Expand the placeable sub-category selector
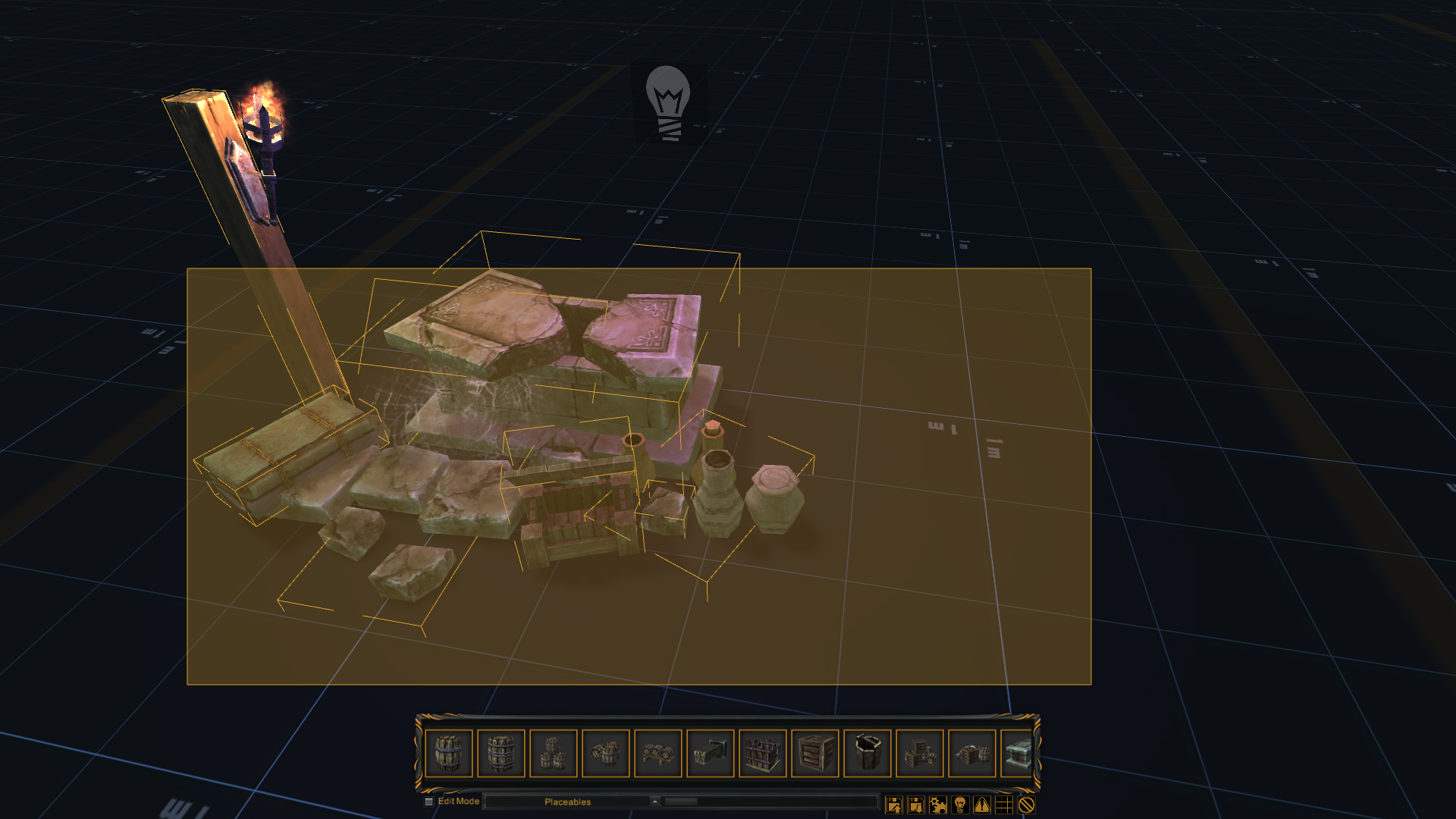Viewport: 1456px width, 819px height. click(654, 801)
